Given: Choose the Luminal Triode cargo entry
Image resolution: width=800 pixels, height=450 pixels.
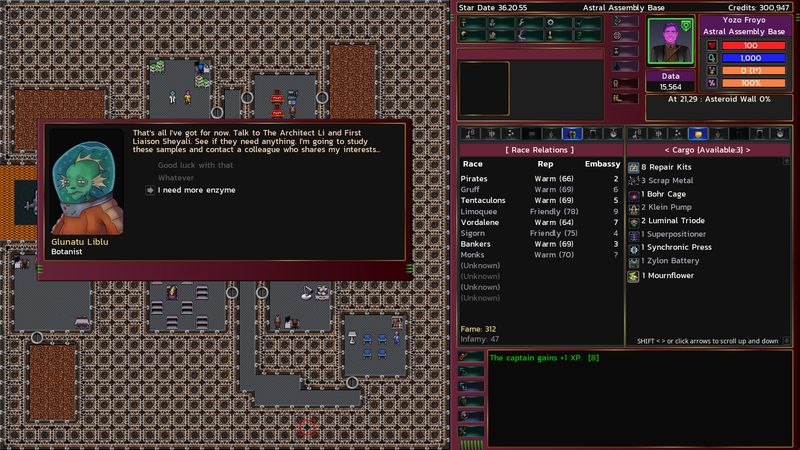Looking at the screenshot, I should (673, 221).
